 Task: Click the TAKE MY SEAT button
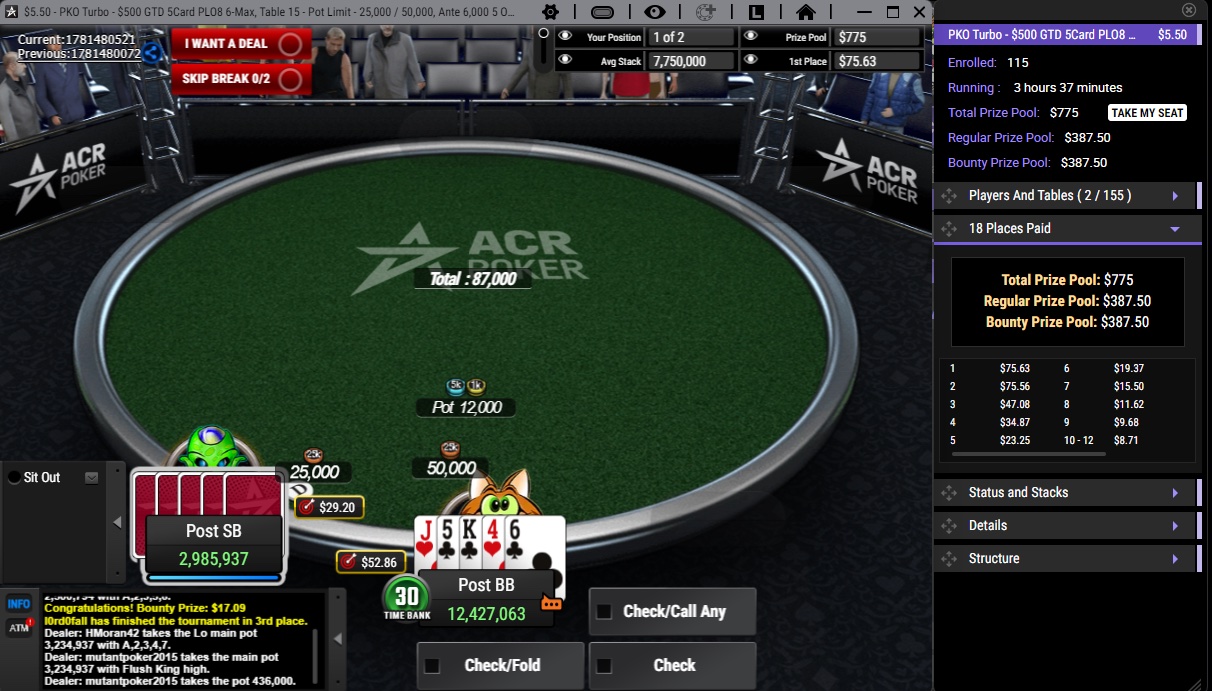(1147, 113)
